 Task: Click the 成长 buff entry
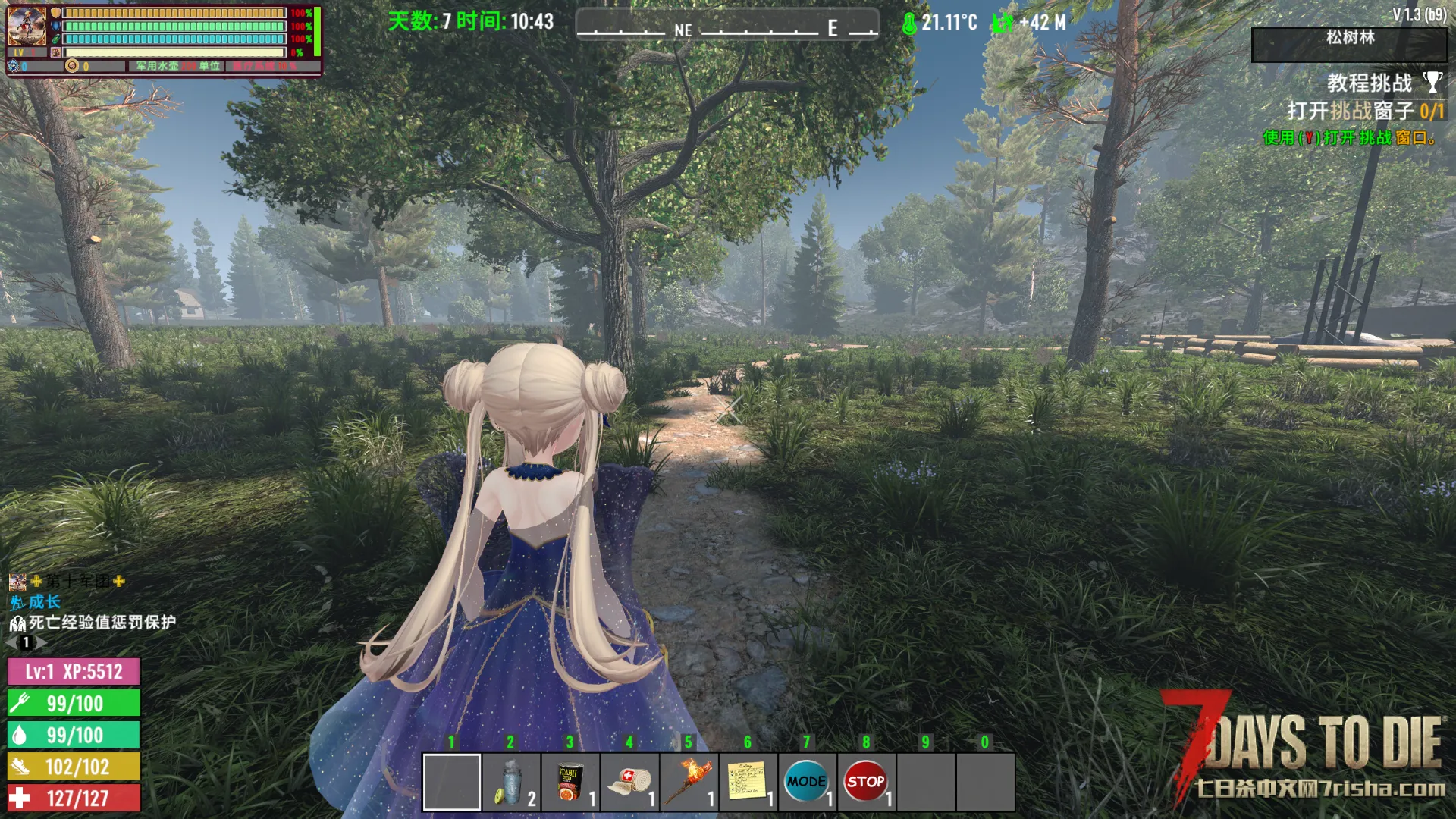(44, 602)
